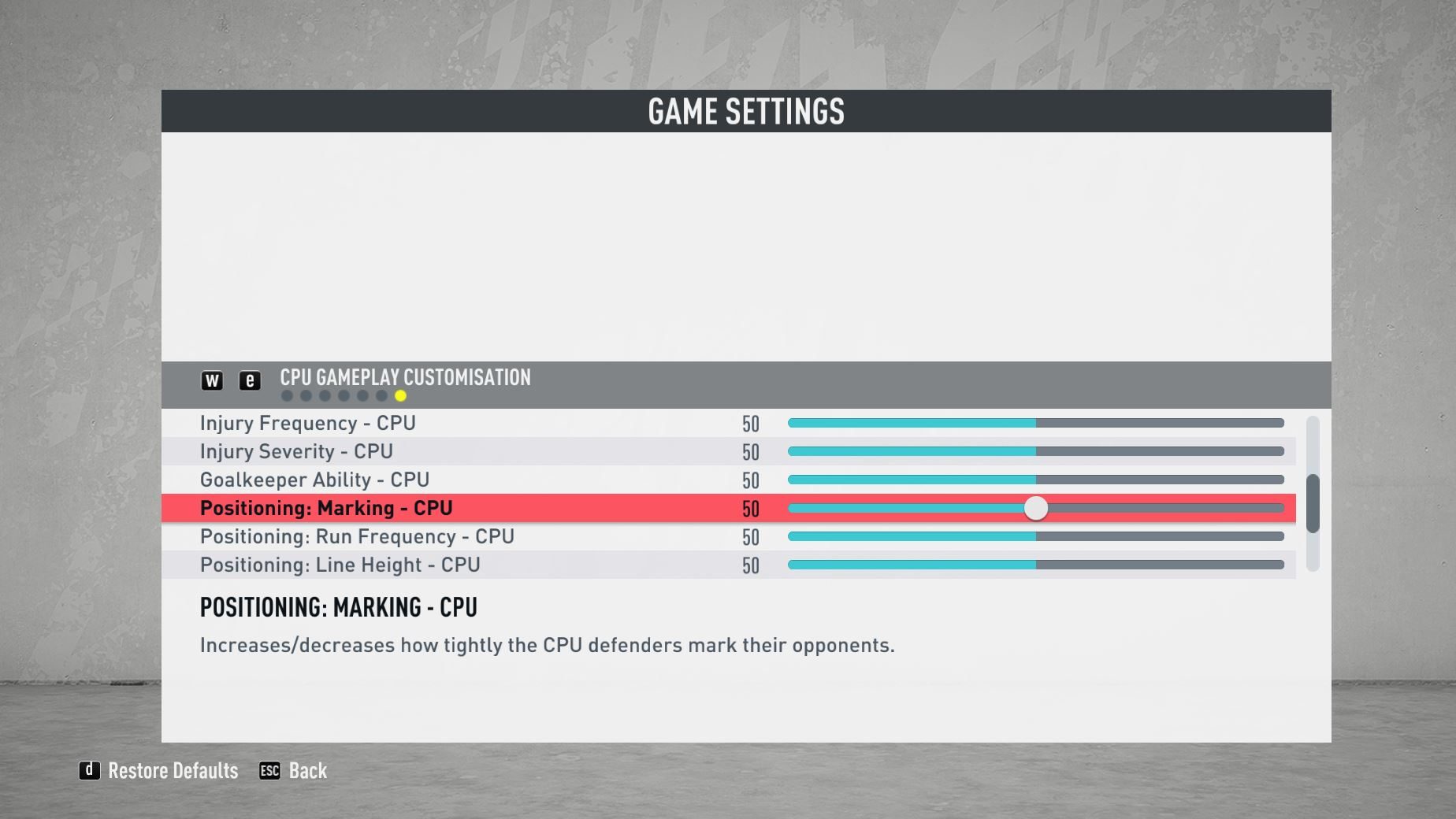Select the yellow active pagination dot
Viewport: 1456px width, 819px height.
399,395
